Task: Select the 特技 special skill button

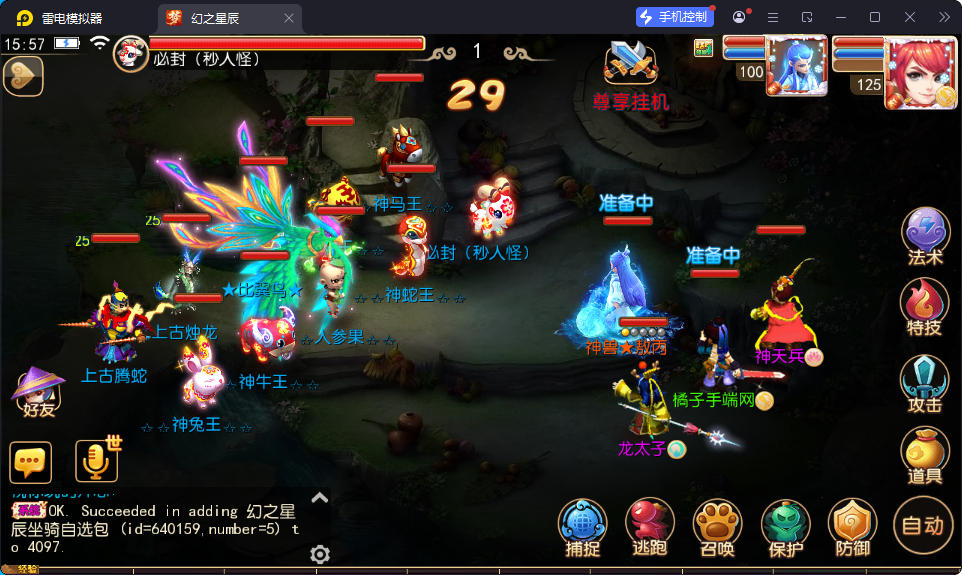Action: (925, 306)
